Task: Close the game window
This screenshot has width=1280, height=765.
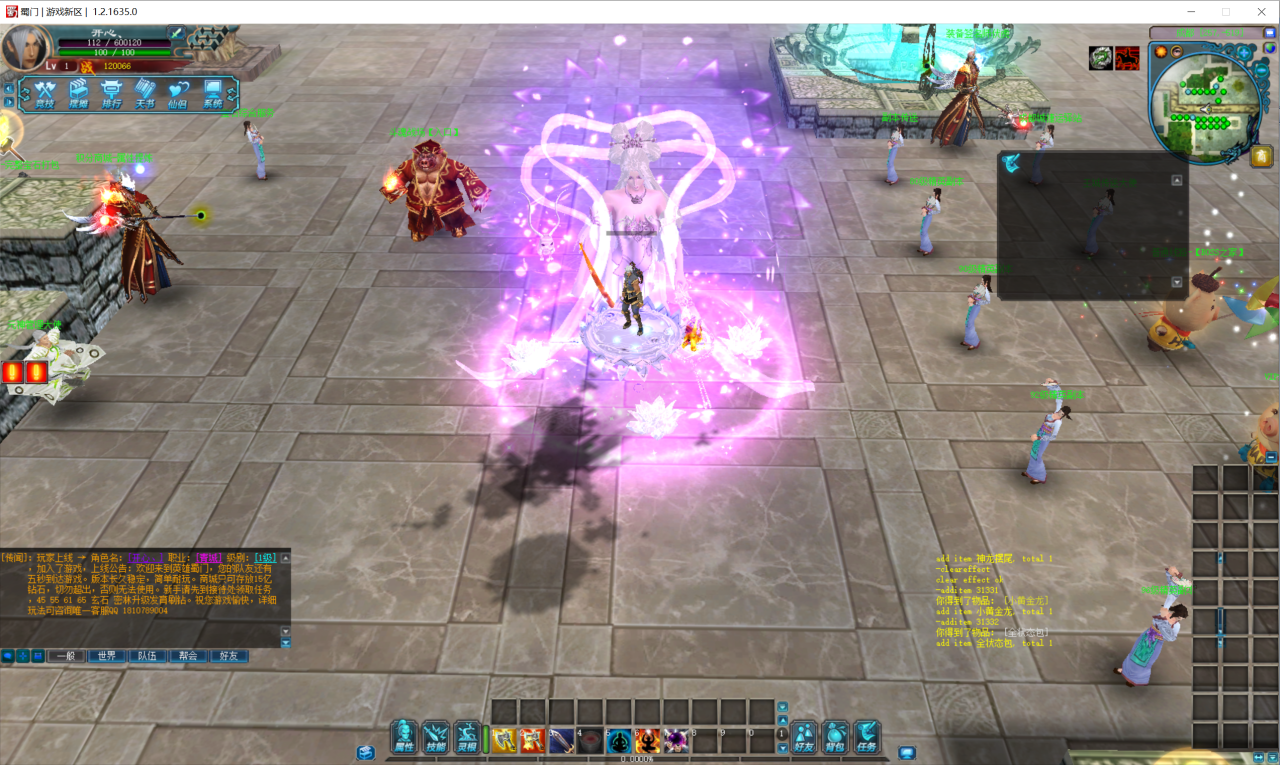Action: pos(1257,11)
